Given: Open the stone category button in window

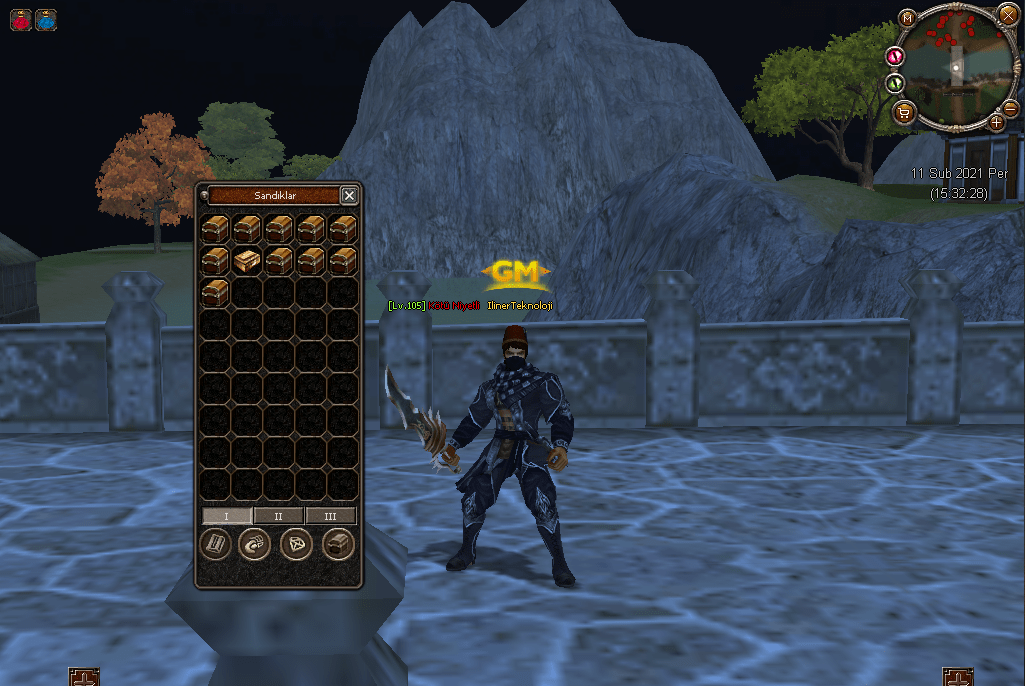Looking at the screenshot, I should coord(255,545).
